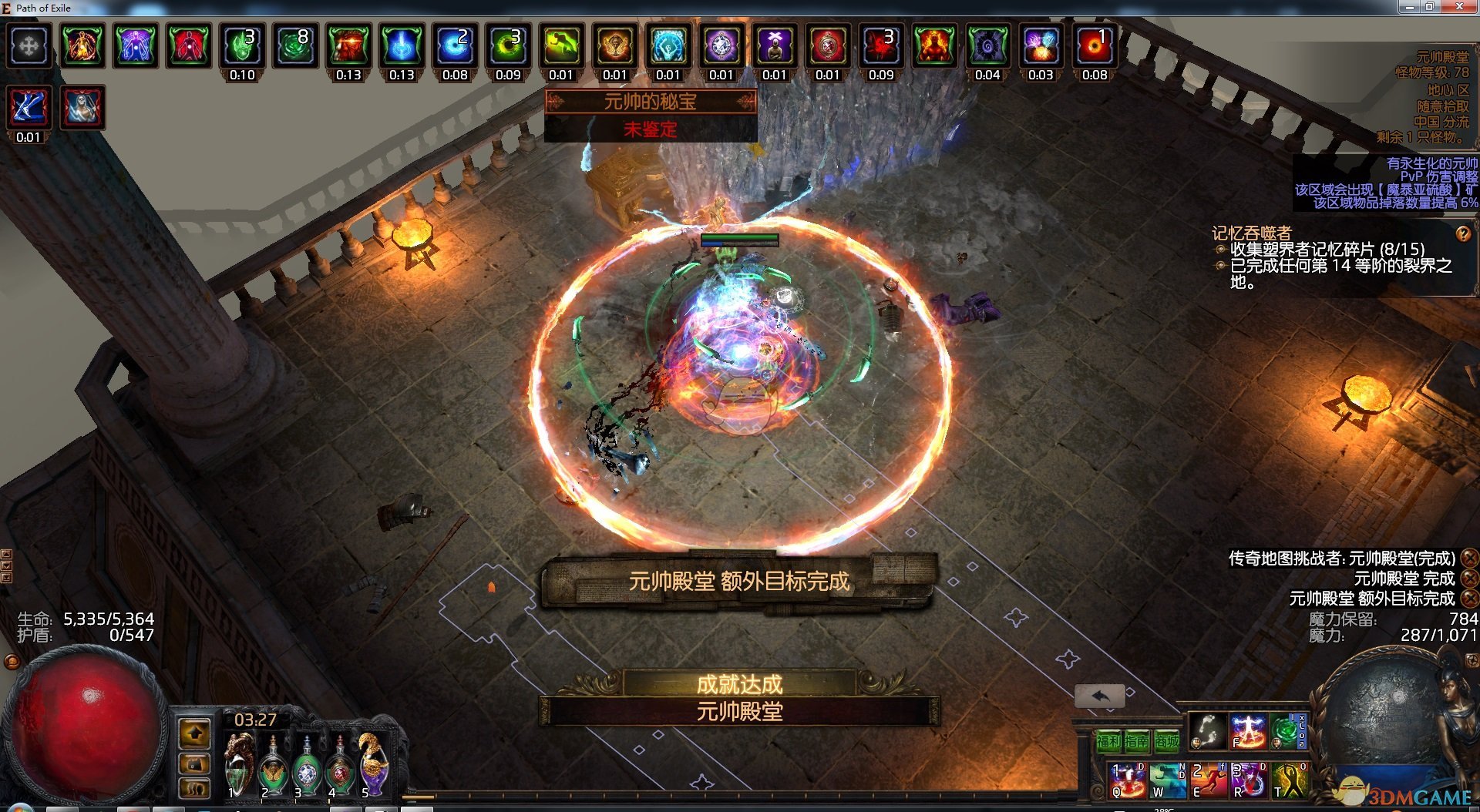The width and height of the screenshot is (1480, 812).
Task: Use the purple golden flask in slot 5
Action: (374, 765)
